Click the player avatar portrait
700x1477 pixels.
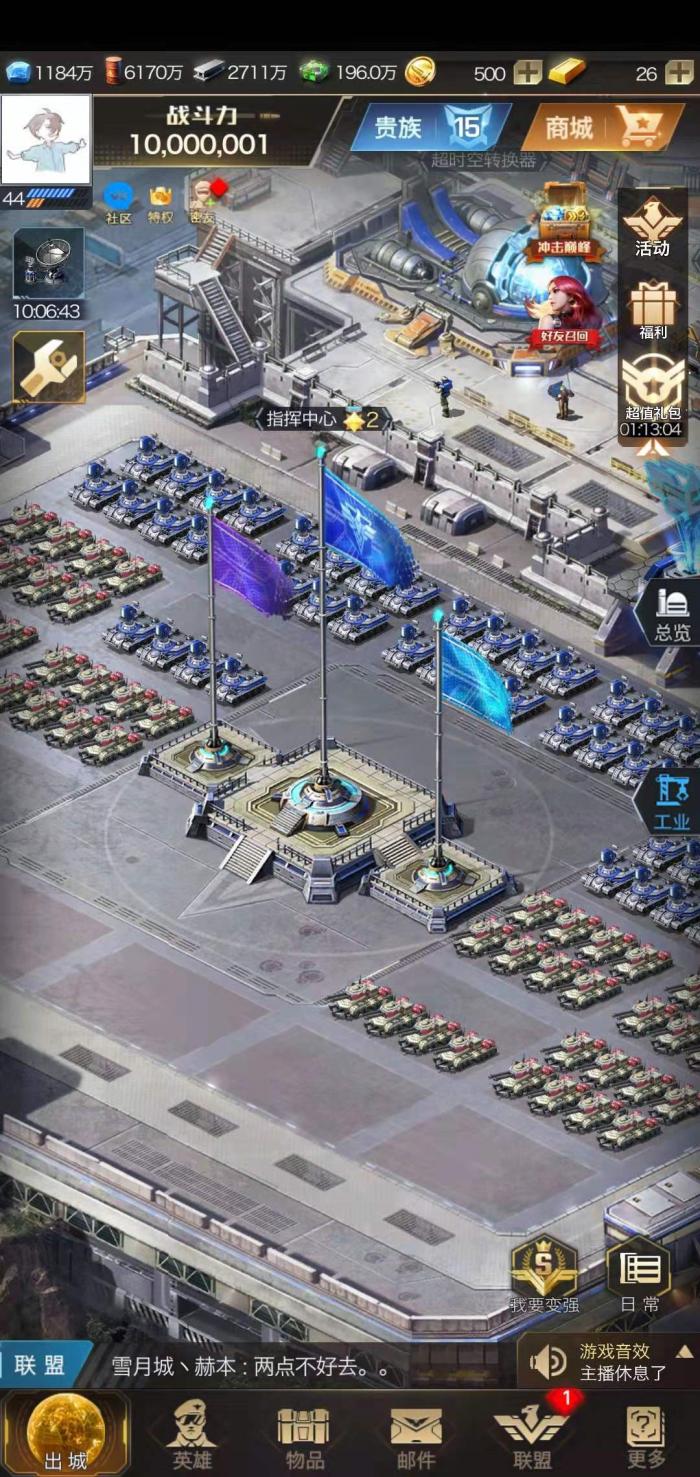point(47,140)
